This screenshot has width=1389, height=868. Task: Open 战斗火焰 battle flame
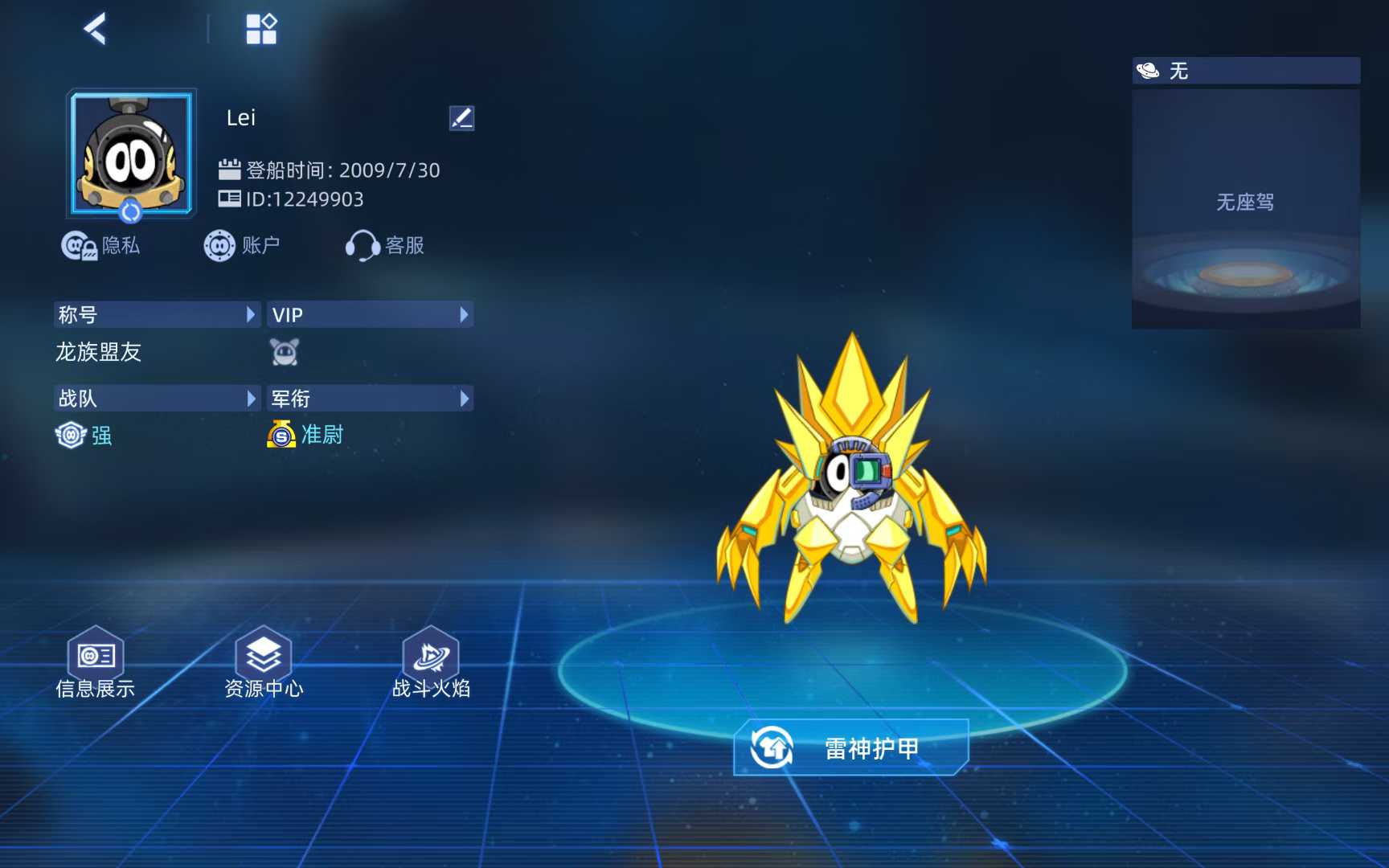click(431, 664)
